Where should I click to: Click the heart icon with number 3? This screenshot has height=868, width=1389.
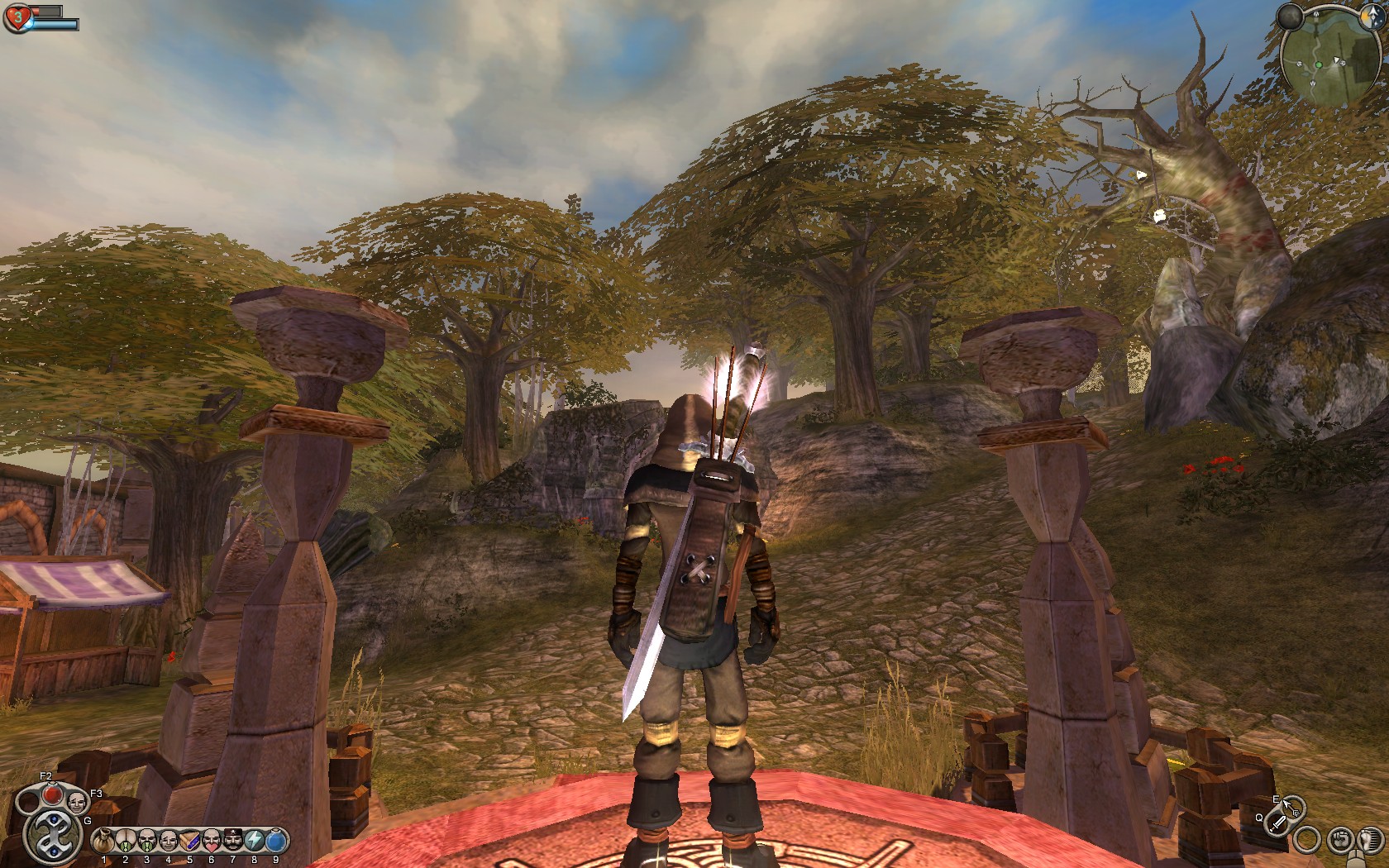17,17
